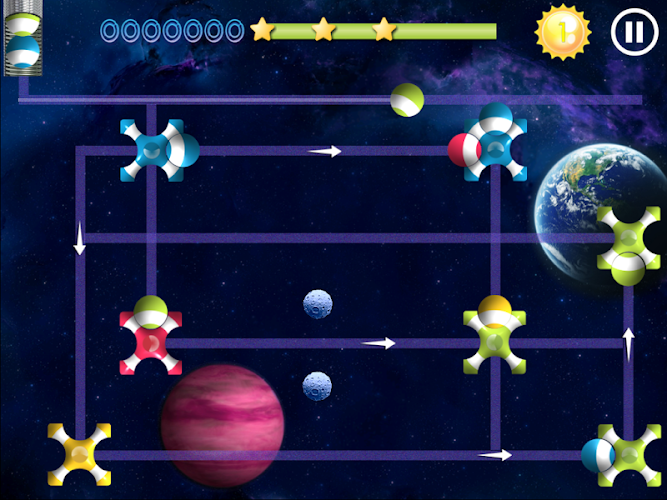Rotate the red spinner
The height and width of the screenshot is (500, 667).
pos(151,342)
